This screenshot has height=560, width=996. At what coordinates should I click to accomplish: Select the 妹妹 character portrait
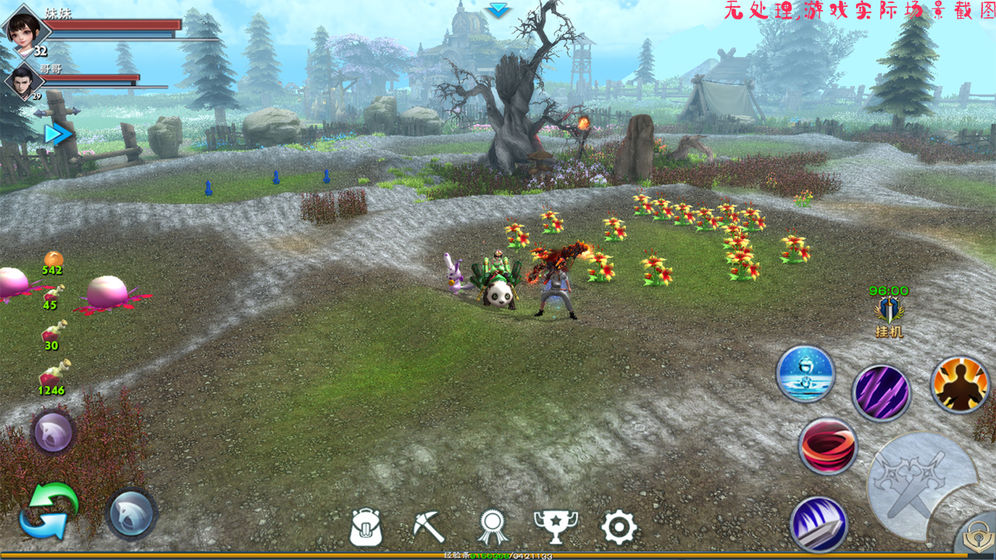[x=24, y=27]
